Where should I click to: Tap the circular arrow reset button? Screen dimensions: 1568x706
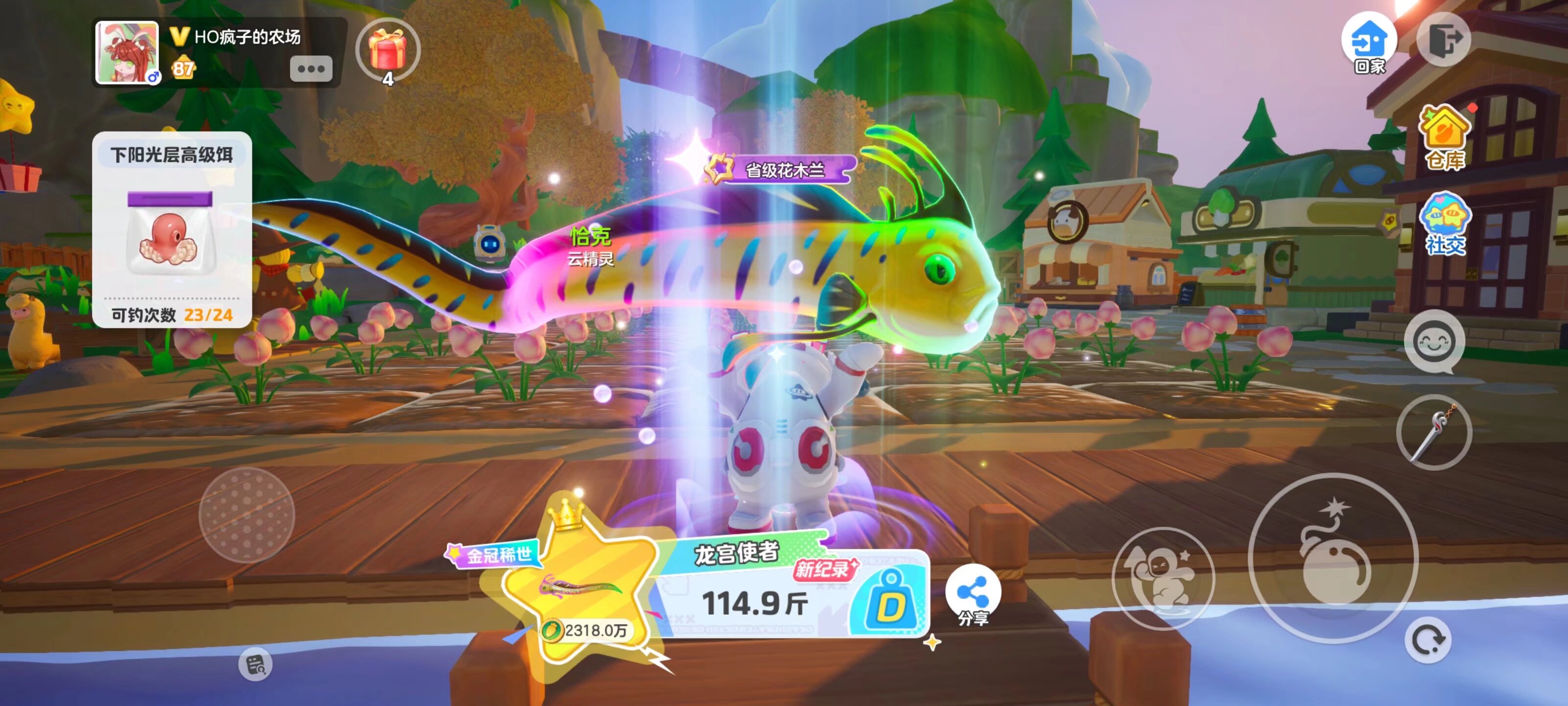click(1428, 640)
